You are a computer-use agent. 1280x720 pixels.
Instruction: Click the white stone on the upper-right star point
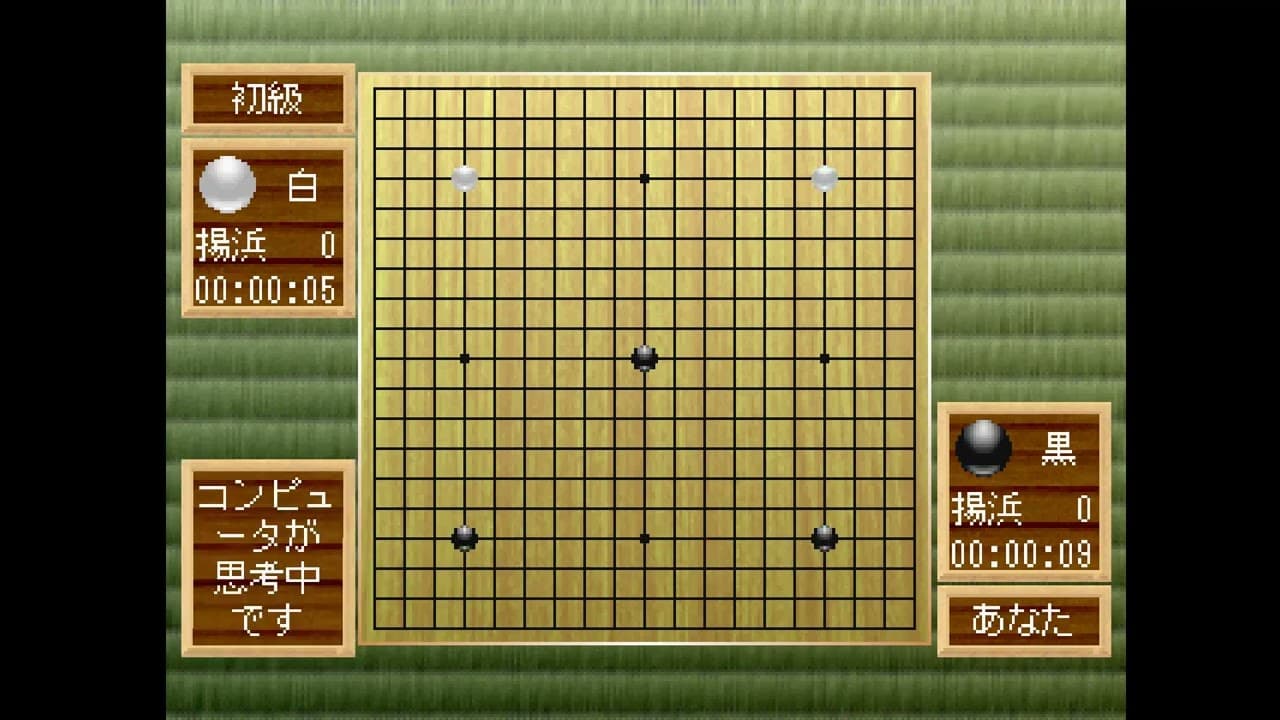(x=825, y=177)
